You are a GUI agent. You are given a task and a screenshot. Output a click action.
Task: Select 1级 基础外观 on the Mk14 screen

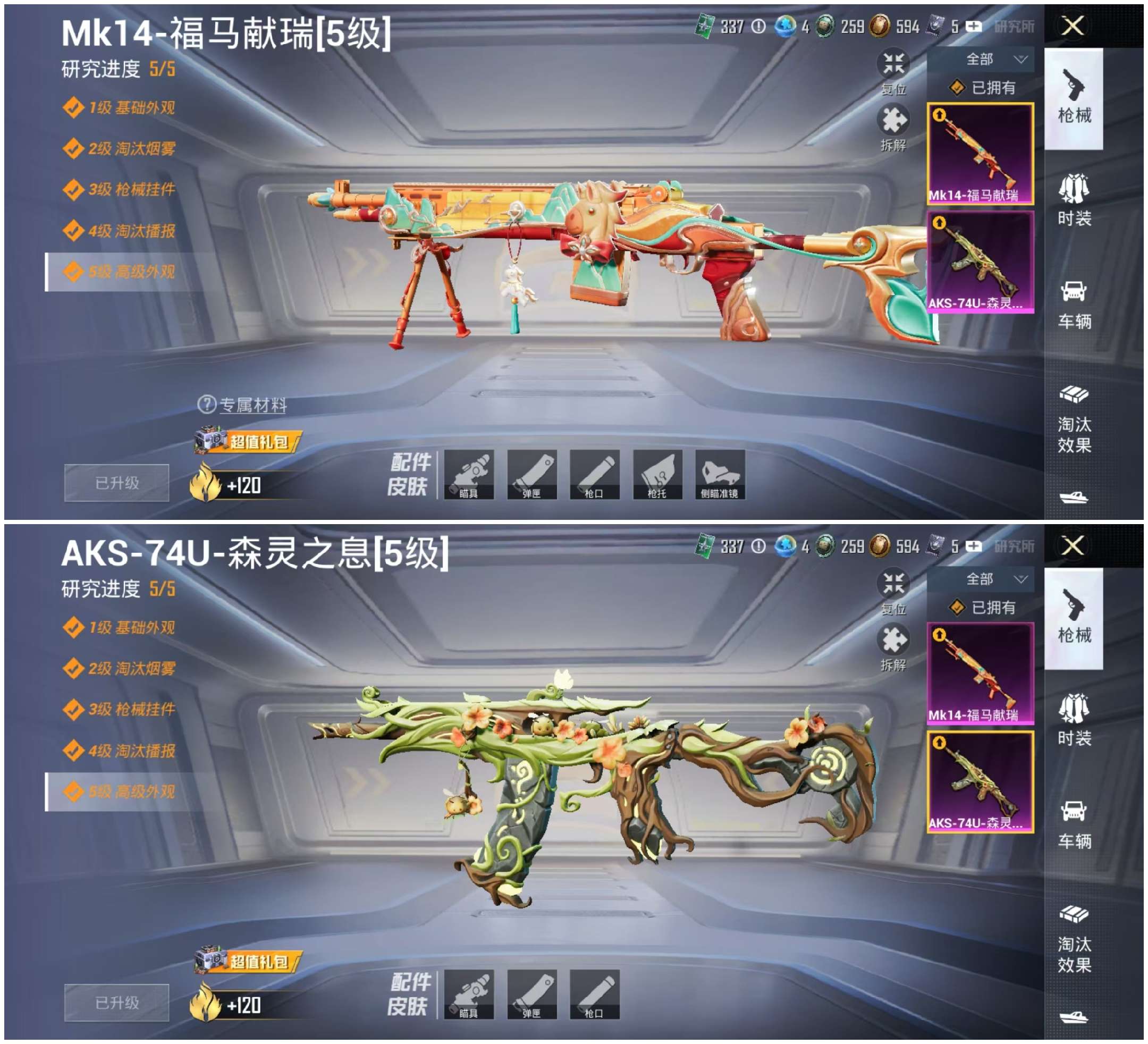click(131, 108)
